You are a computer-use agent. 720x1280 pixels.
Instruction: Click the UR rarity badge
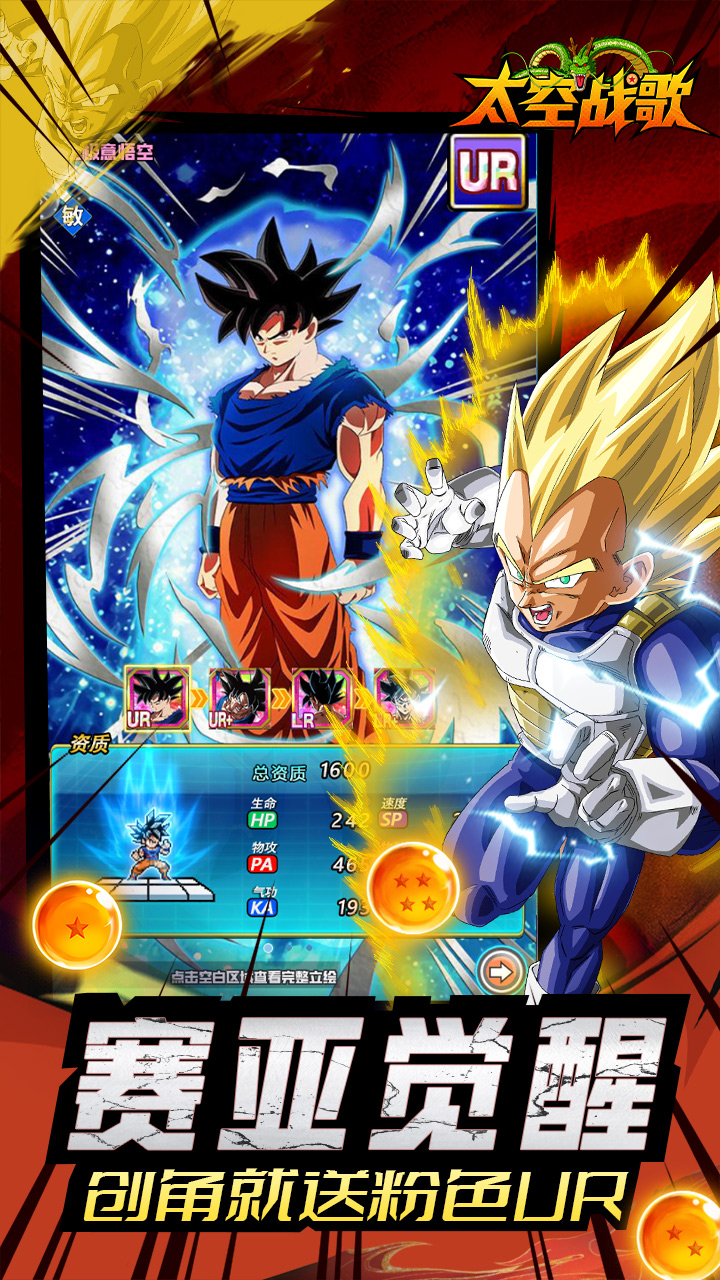pyautogui.click(x=489, y=171)
